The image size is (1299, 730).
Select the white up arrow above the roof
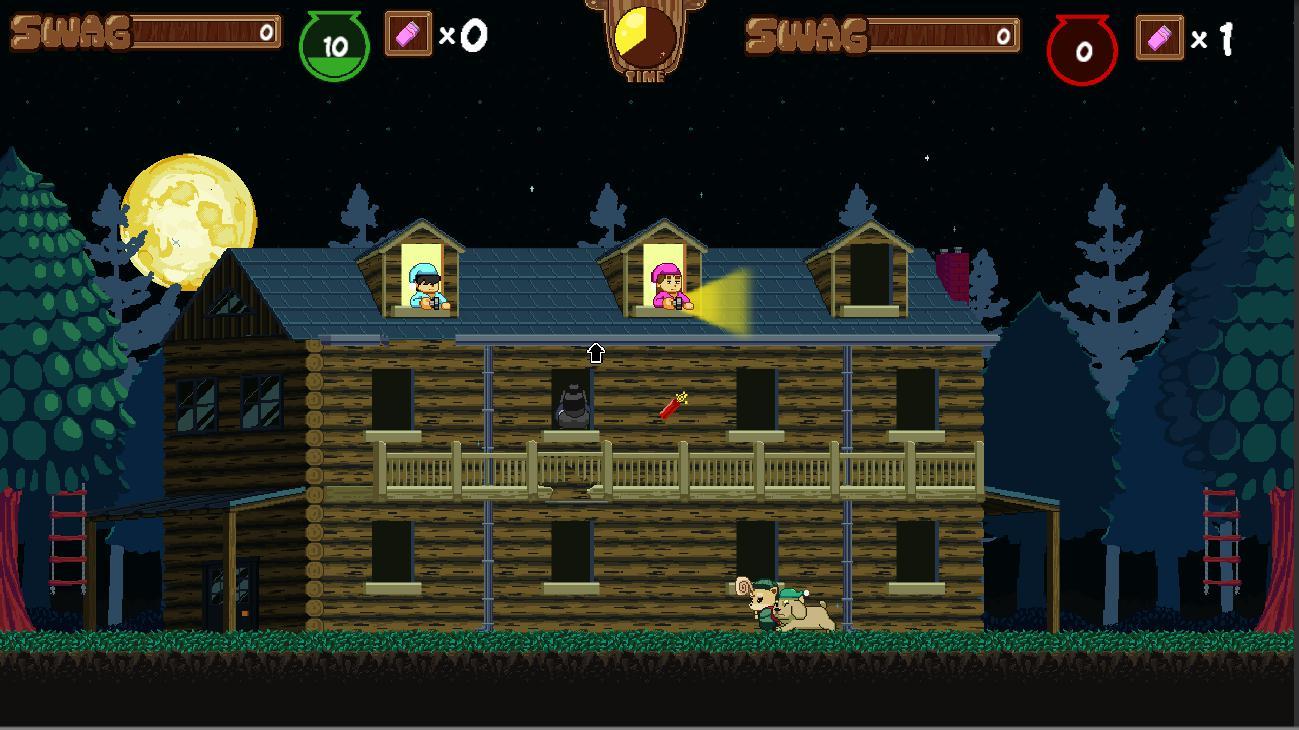(x=596, y=352)
